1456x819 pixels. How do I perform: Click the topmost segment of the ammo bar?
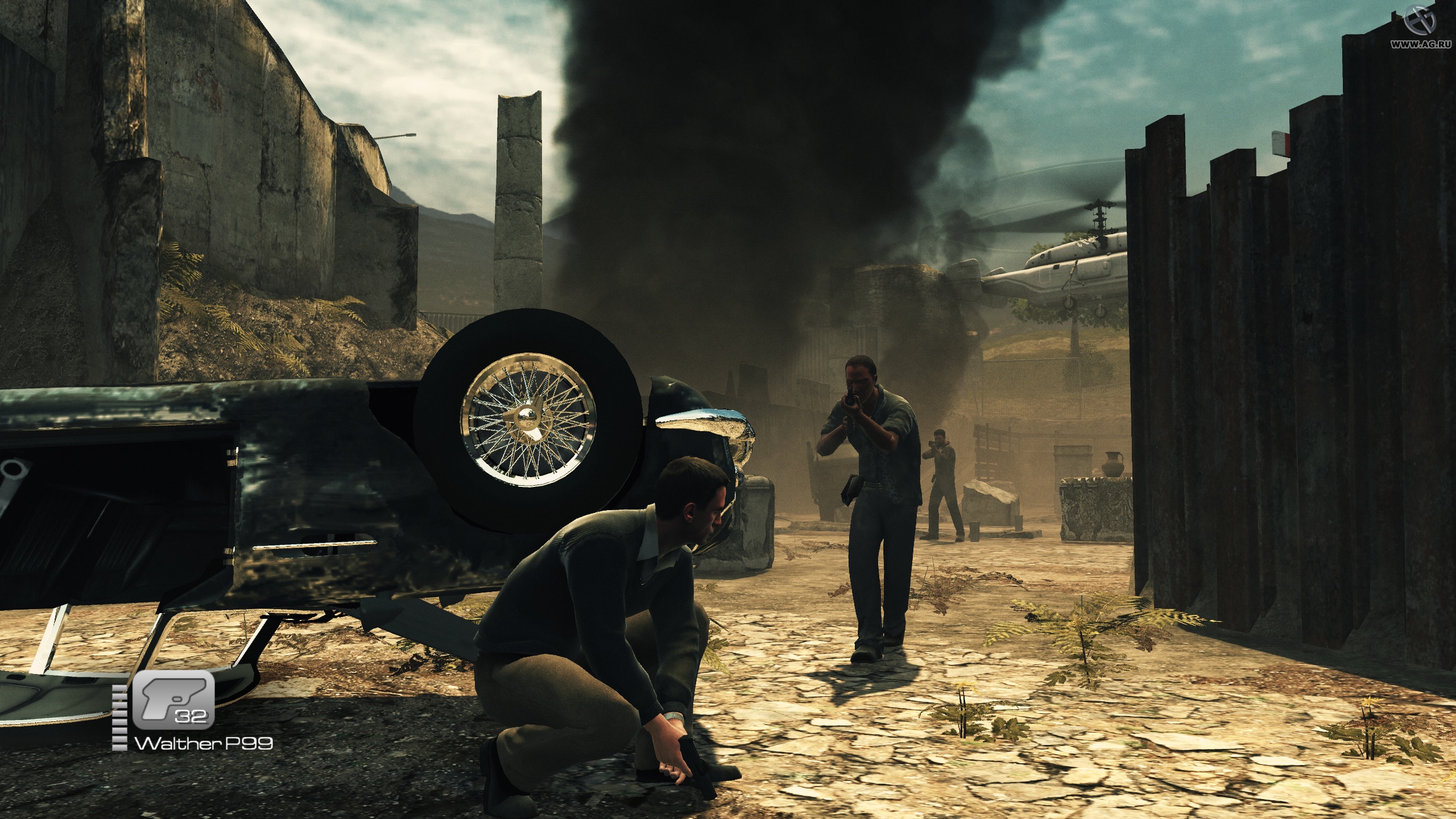point(120,688)
